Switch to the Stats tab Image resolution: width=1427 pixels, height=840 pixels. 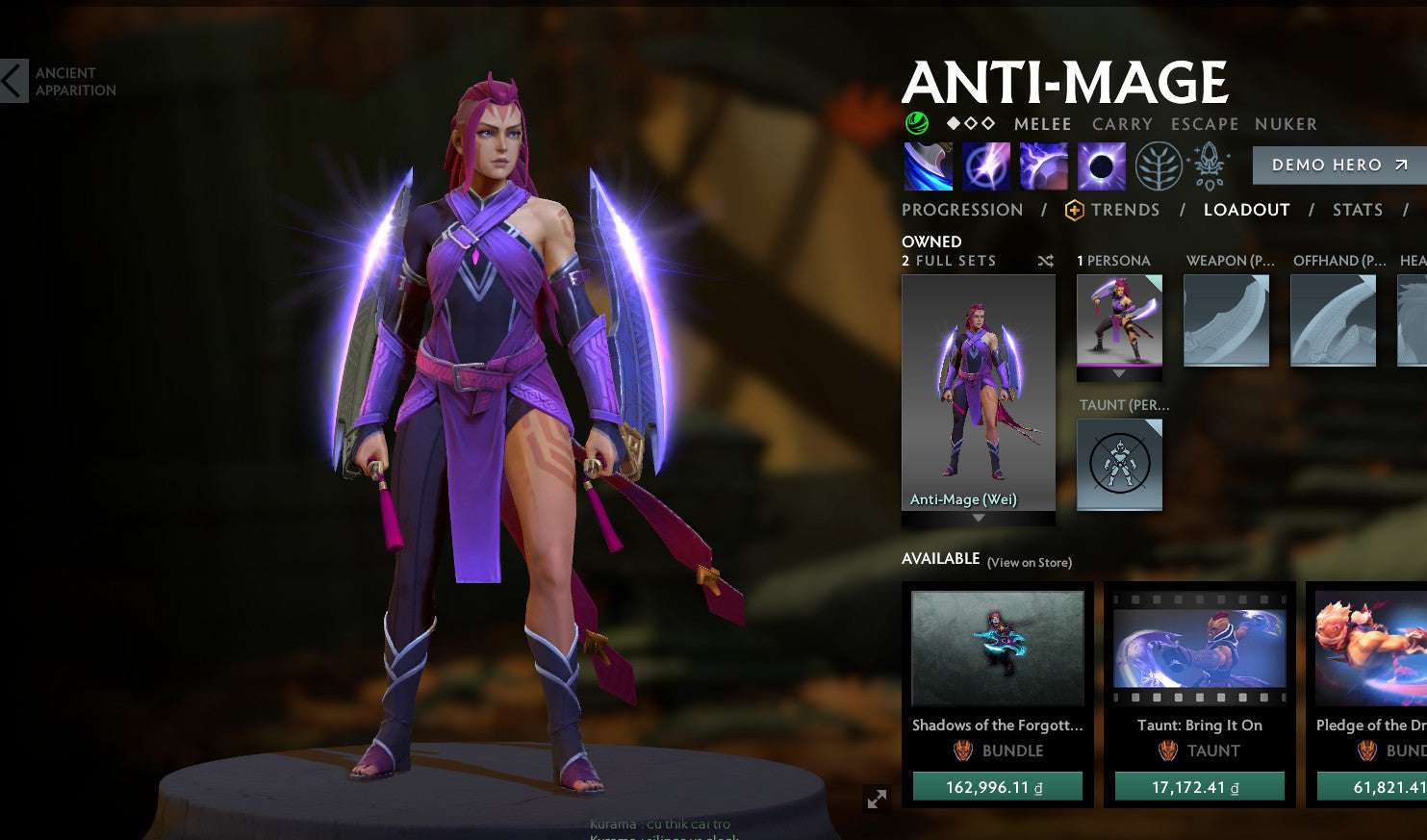tap(1358, 210)
